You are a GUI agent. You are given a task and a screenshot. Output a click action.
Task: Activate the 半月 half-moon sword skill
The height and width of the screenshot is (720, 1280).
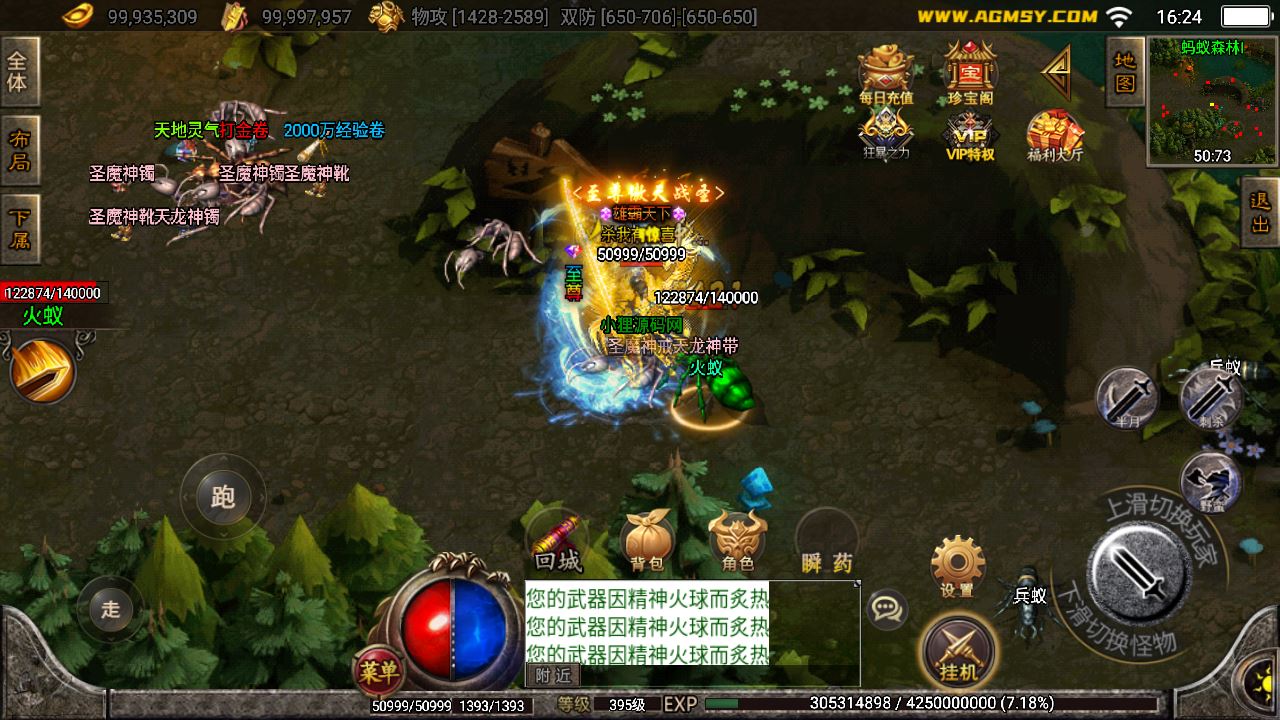coord(1127,397)
